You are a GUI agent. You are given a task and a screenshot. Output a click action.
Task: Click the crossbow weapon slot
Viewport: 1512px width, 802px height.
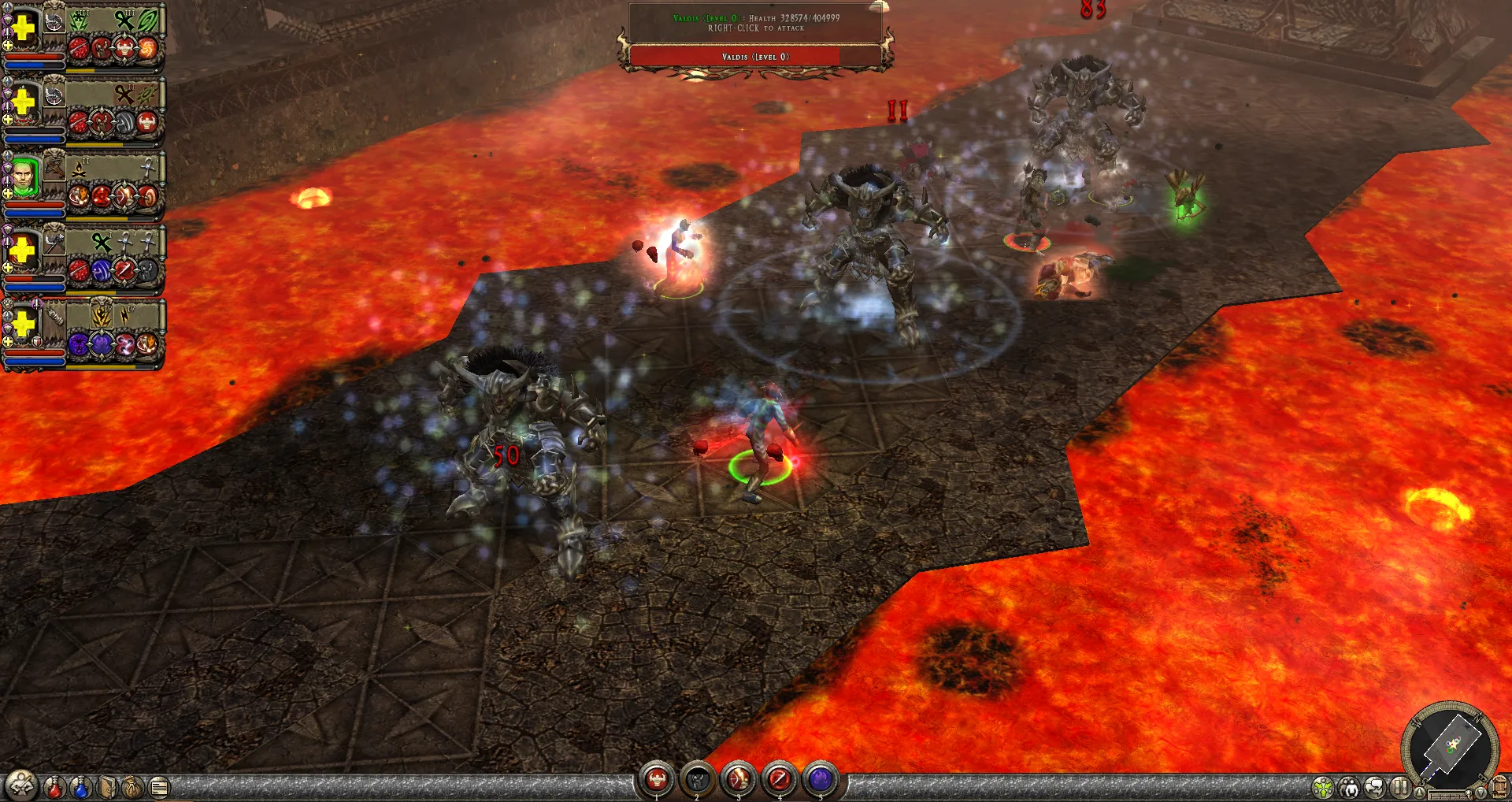pos(54,168)
